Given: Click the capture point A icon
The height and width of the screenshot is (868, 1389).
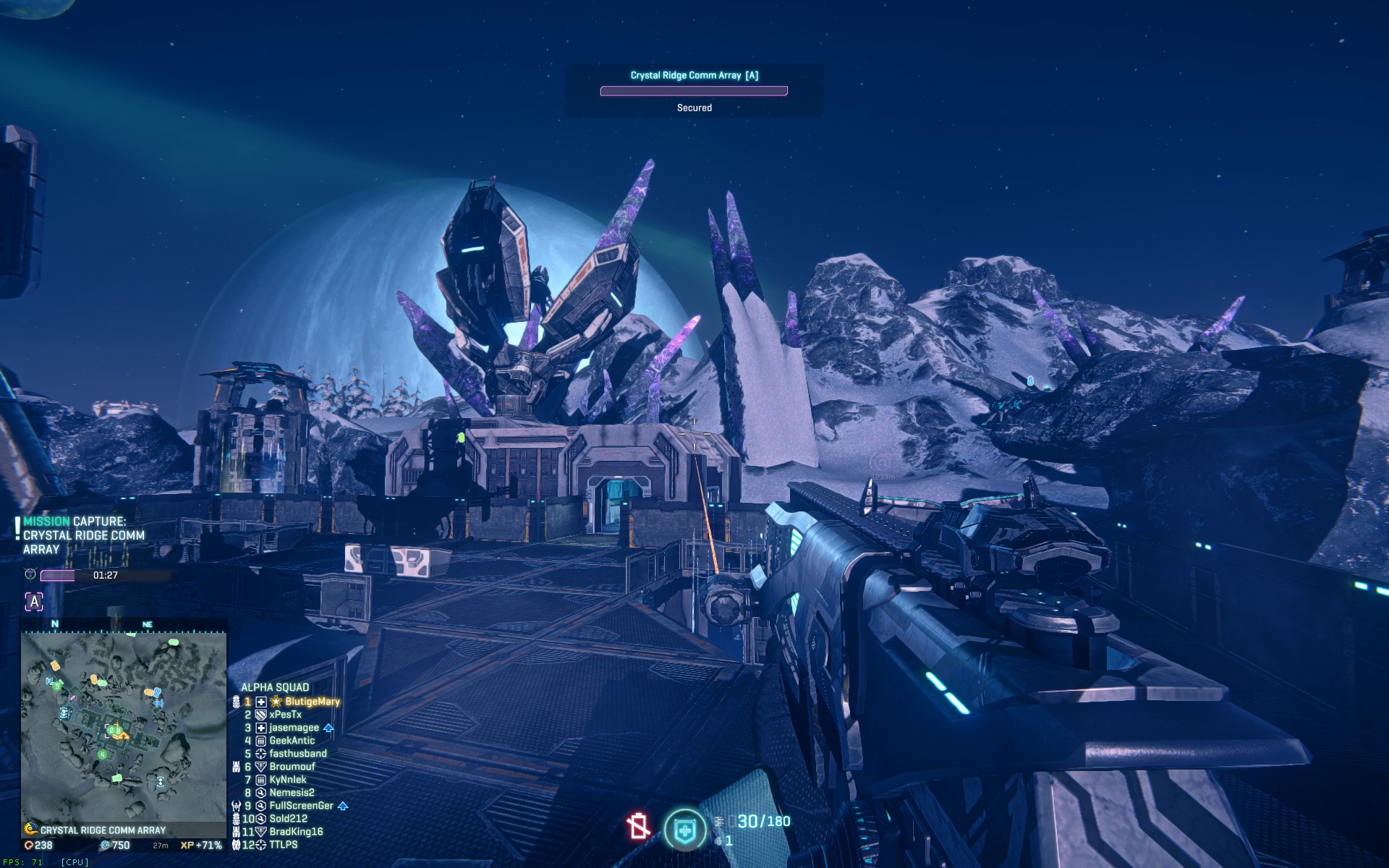Looking at the screenshot, I should point(34,601).
